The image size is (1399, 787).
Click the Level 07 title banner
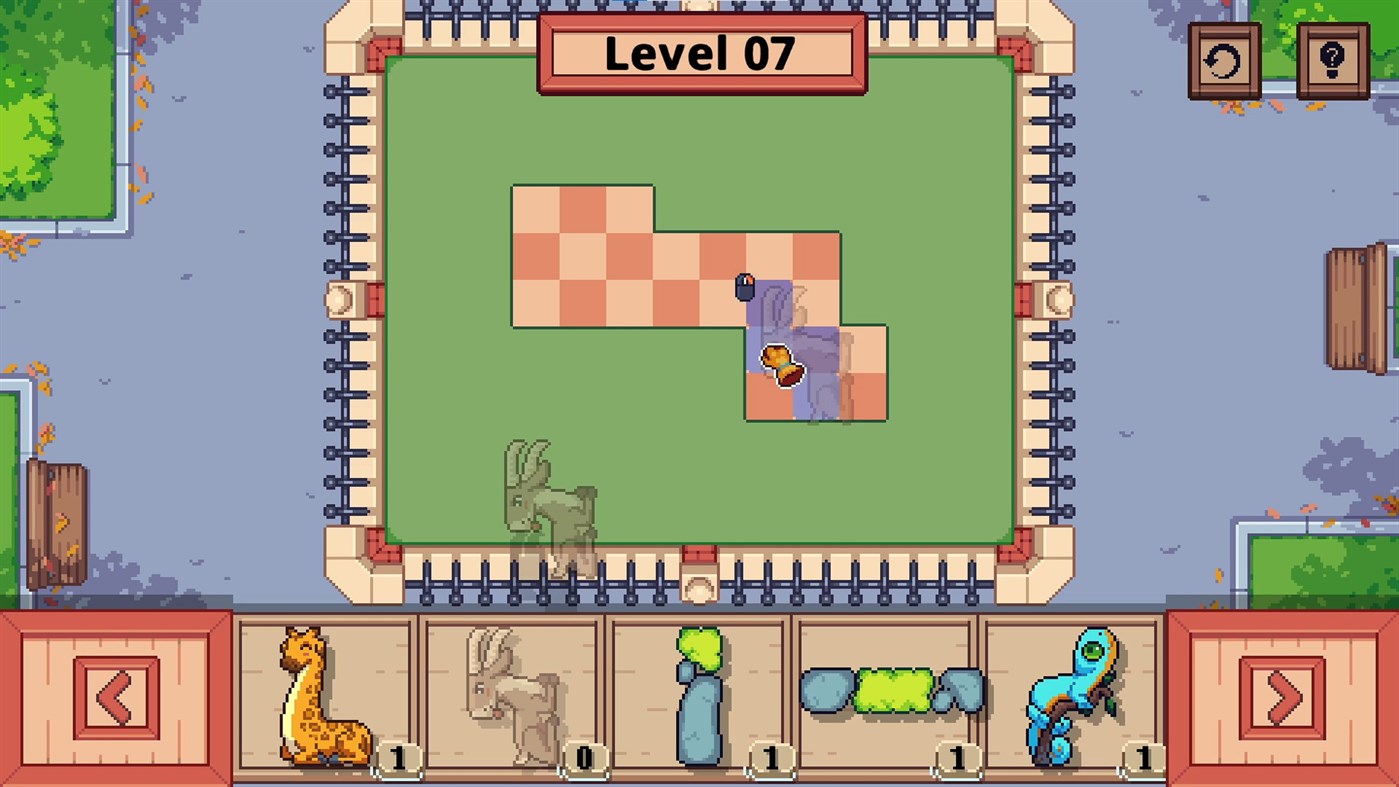700,53
